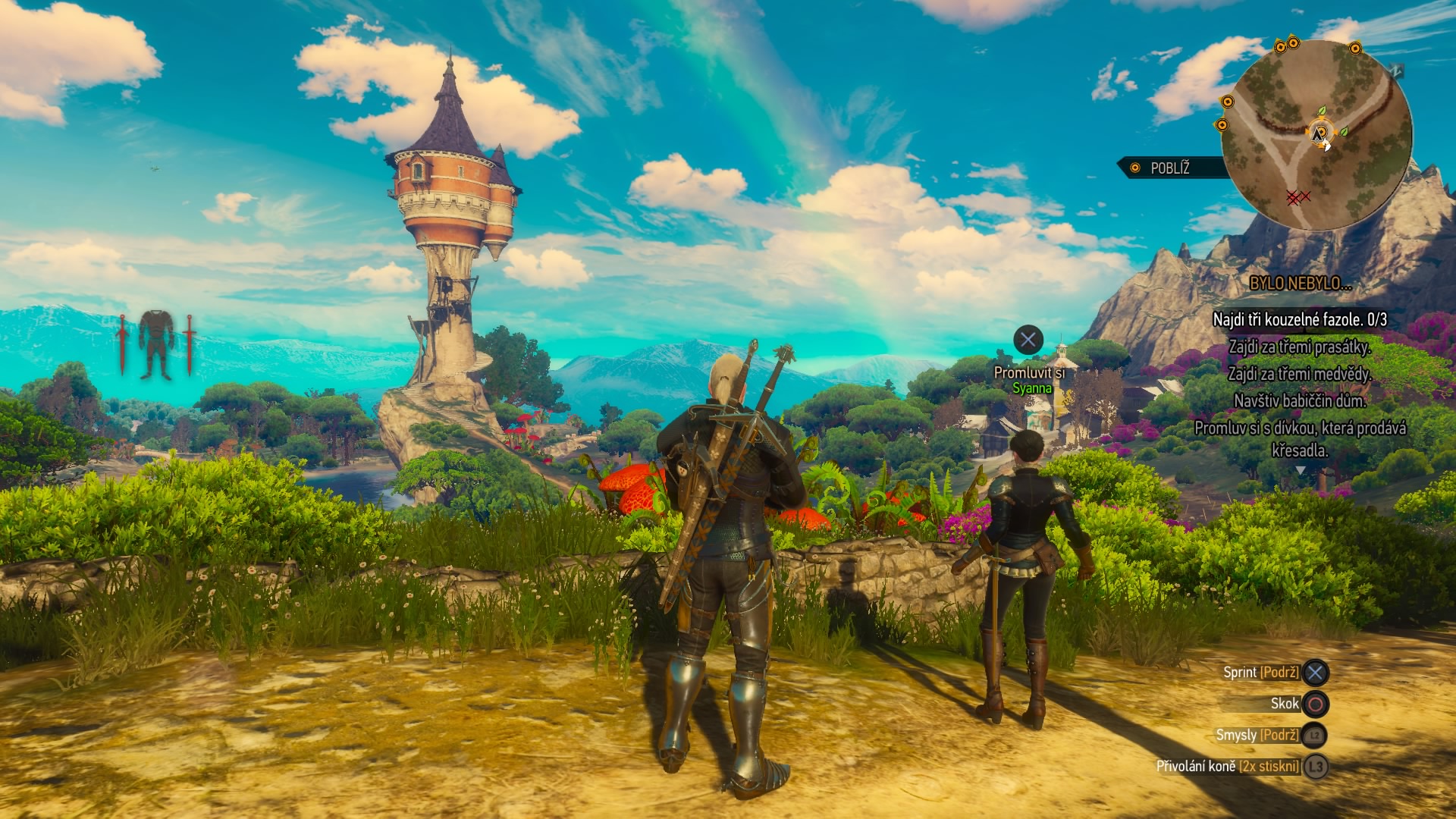Select the red crossed-swords marker on the minimap
Image resolution: width=1456 pixels, height=819 pixels.
[1298, 197]
